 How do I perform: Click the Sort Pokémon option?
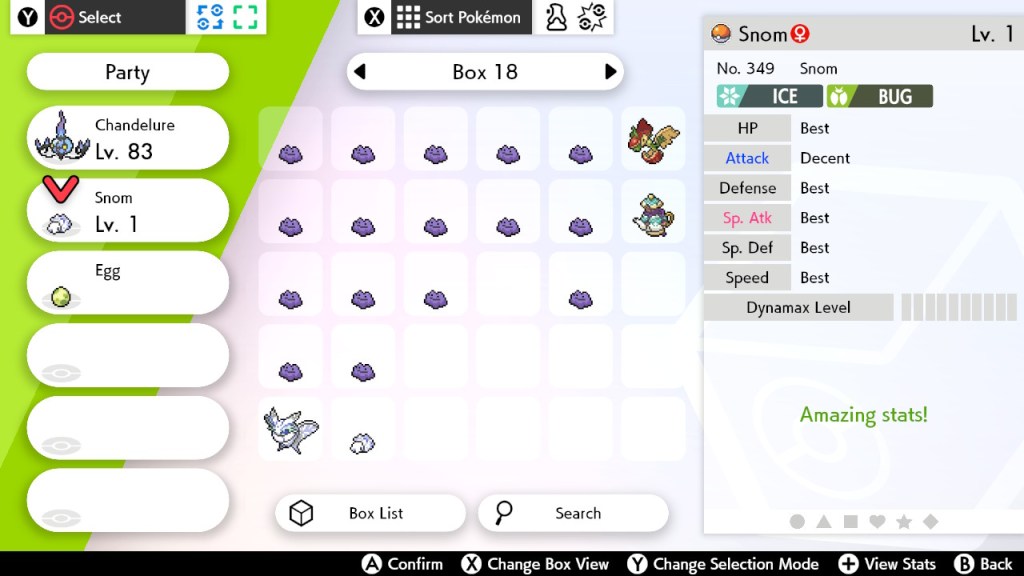(460, 17)
